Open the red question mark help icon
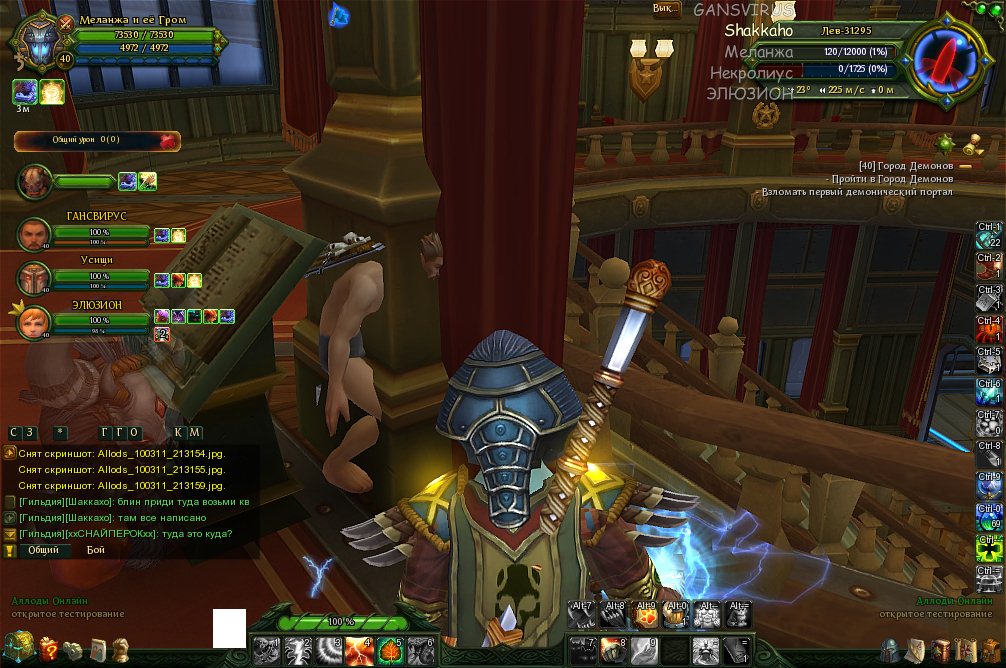 coord(48,651)
